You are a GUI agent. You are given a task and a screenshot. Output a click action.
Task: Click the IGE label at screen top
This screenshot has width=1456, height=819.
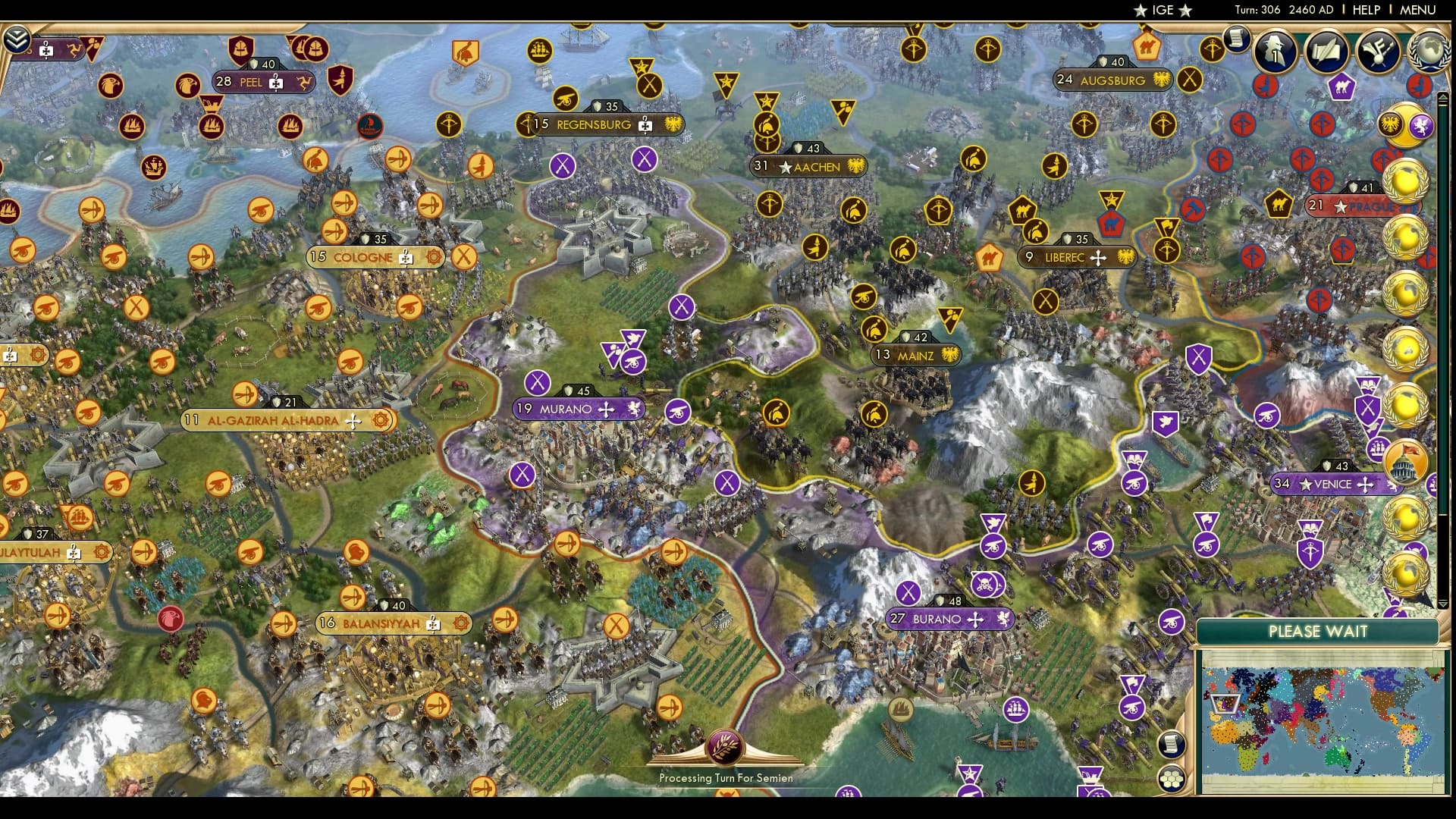(x=1161, y=10)
